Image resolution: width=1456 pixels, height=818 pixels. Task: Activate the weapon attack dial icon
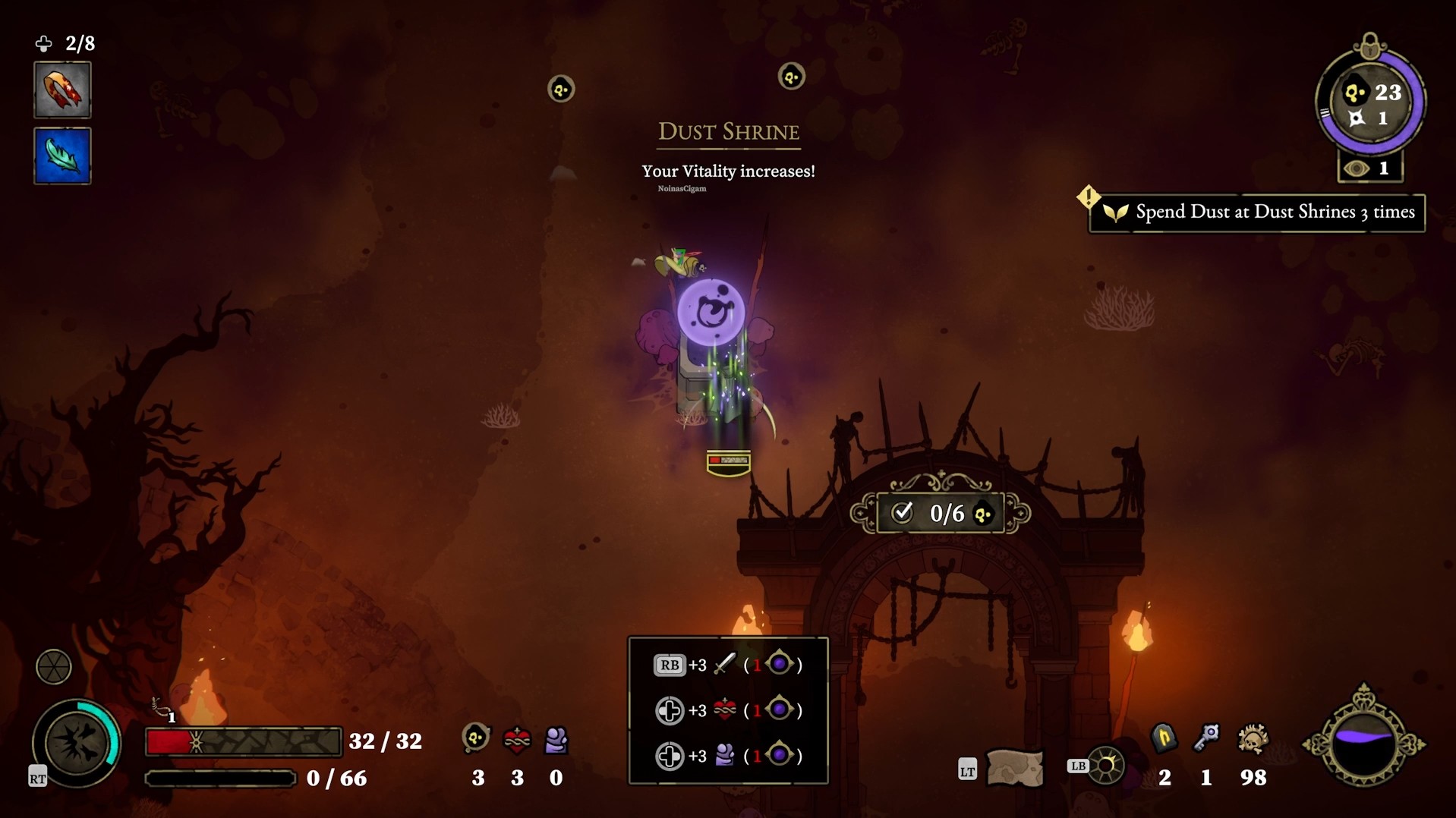77,743
